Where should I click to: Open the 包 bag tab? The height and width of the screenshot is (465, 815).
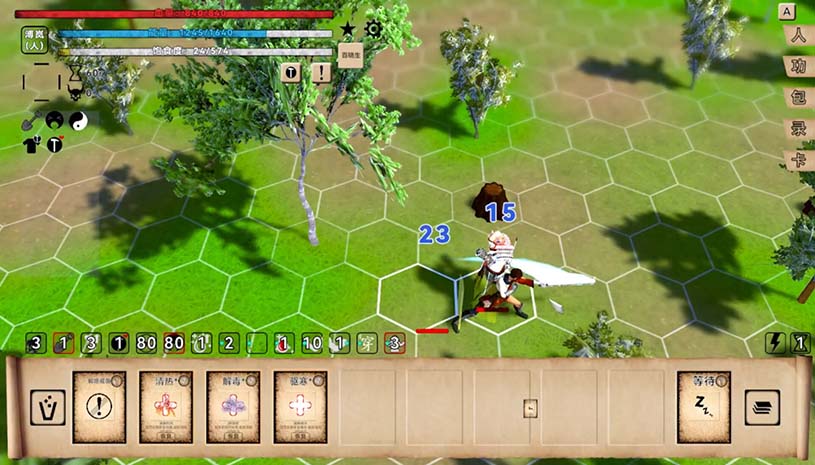pyautogui.click(x=798, y=99)
